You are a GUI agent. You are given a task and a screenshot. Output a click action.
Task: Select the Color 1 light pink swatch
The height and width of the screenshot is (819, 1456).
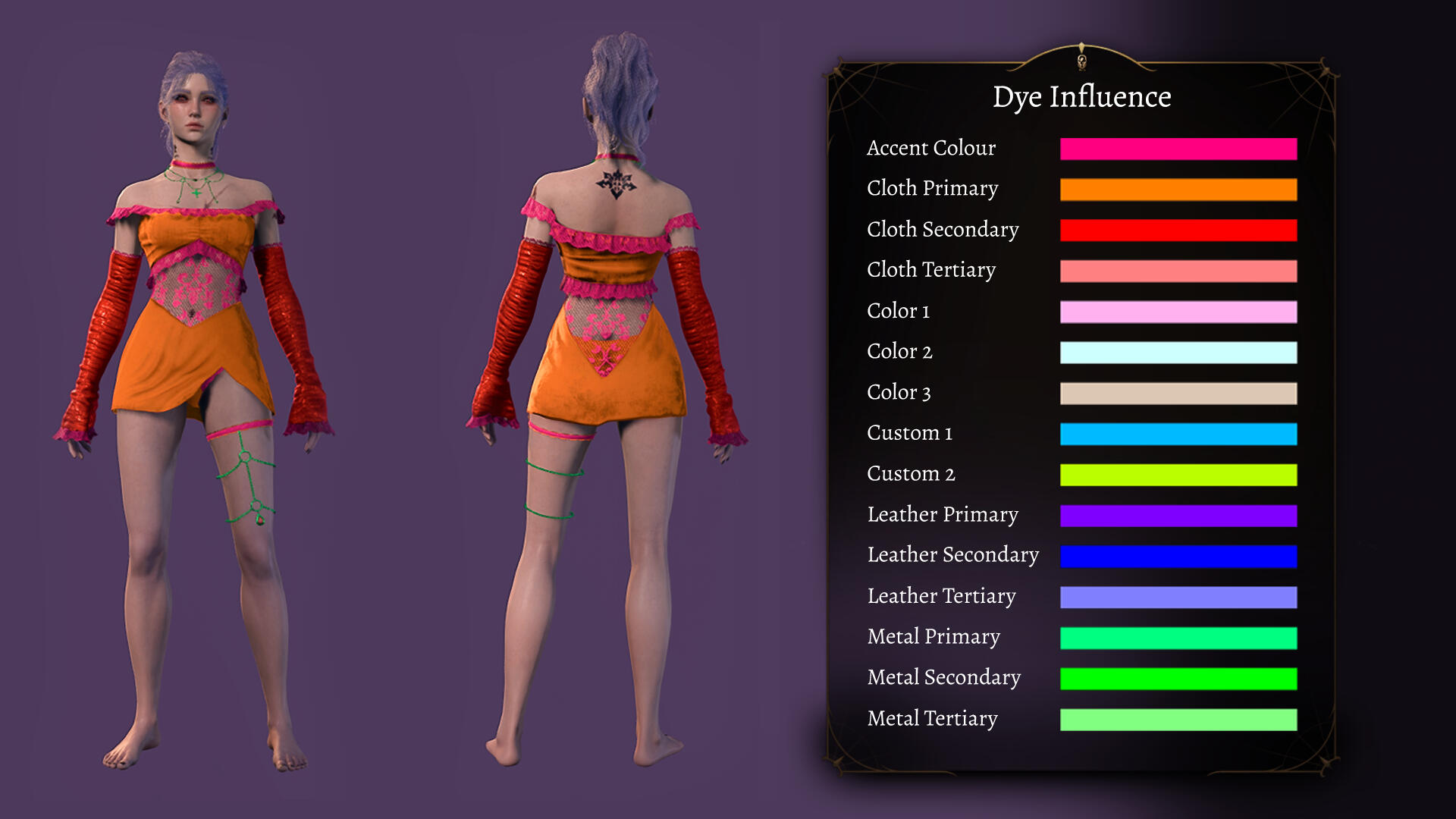coord(1178,312)
